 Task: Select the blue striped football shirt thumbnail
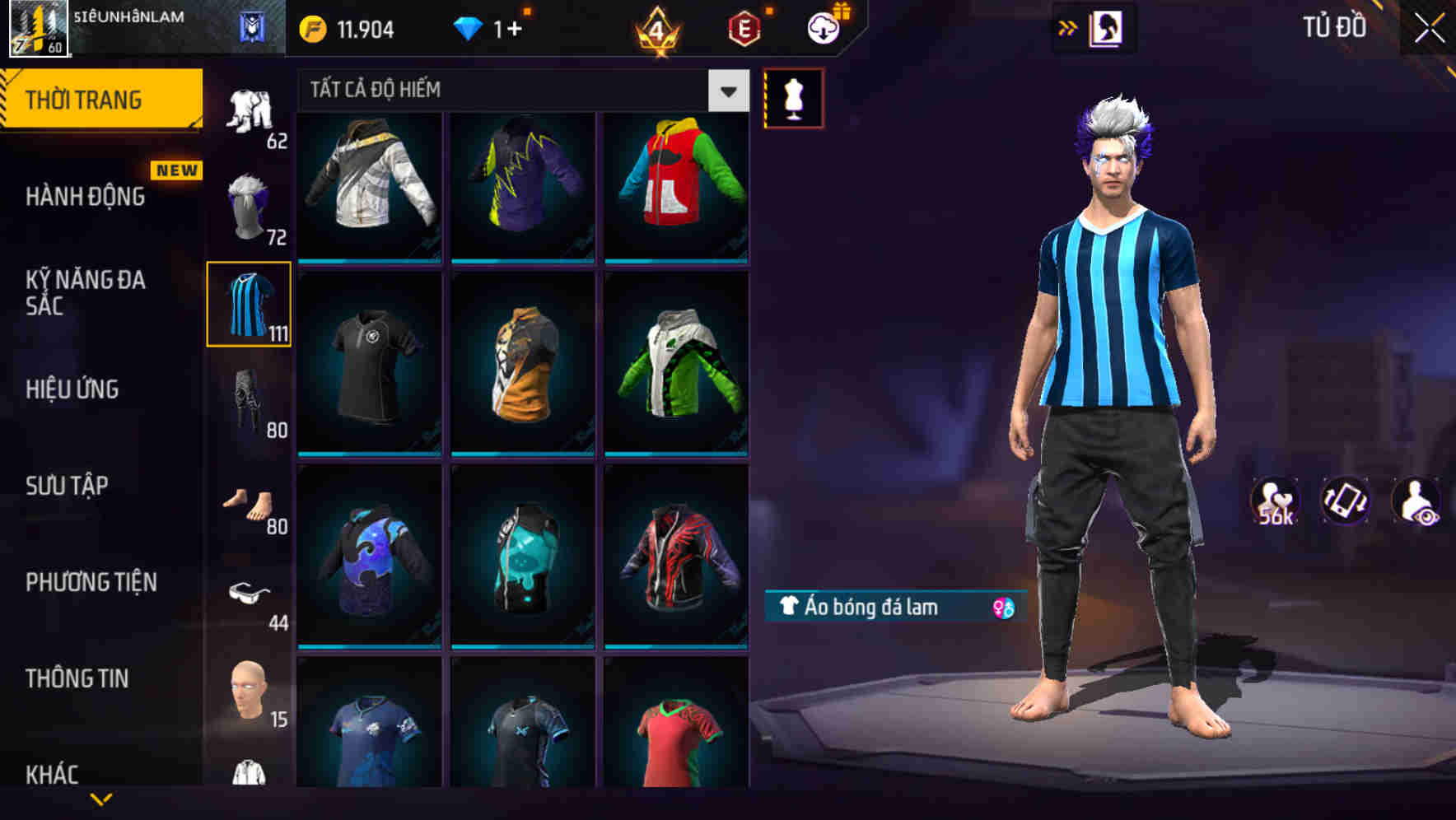tap(249, 305)
